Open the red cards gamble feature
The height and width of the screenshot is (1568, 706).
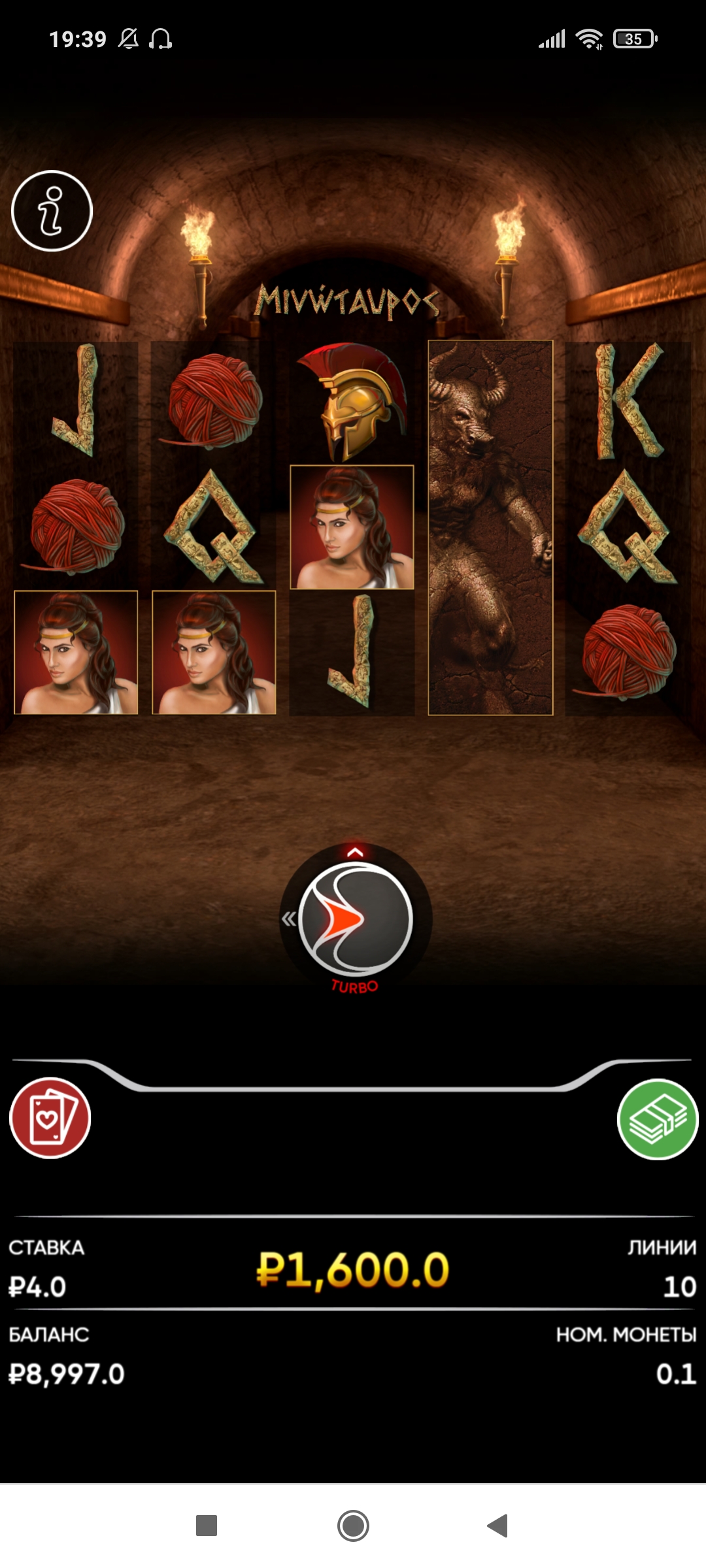pyautogui.click(x=50, y=1118)
